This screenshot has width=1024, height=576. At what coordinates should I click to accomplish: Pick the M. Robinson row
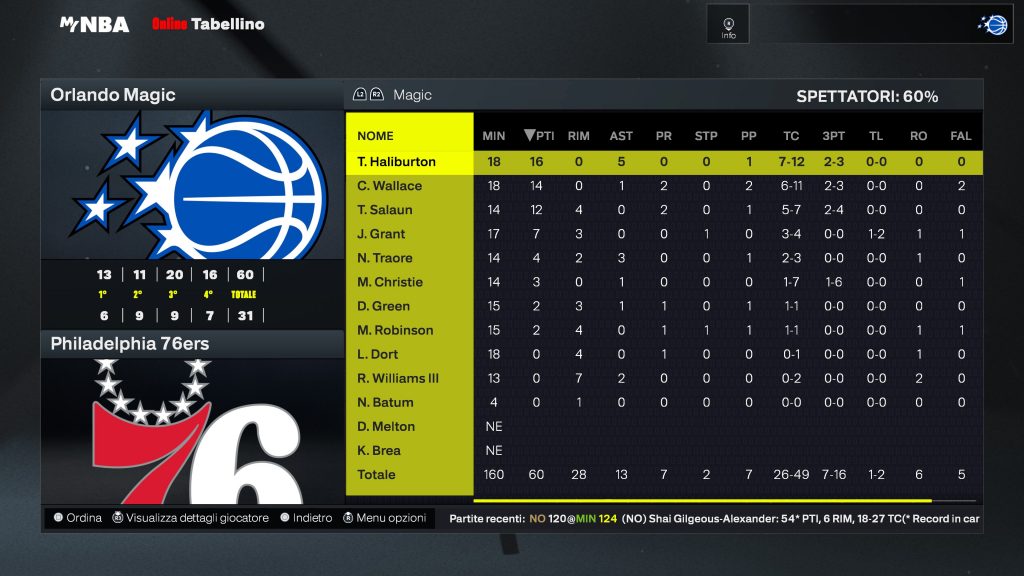pyautogui.click(x=395, y=330)
